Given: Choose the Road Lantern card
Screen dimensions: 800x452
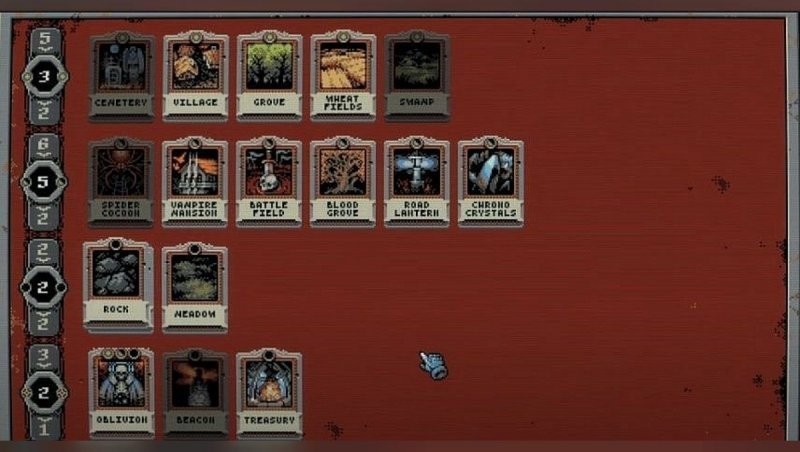Looking at the screenshot, I should coord(417,181).
